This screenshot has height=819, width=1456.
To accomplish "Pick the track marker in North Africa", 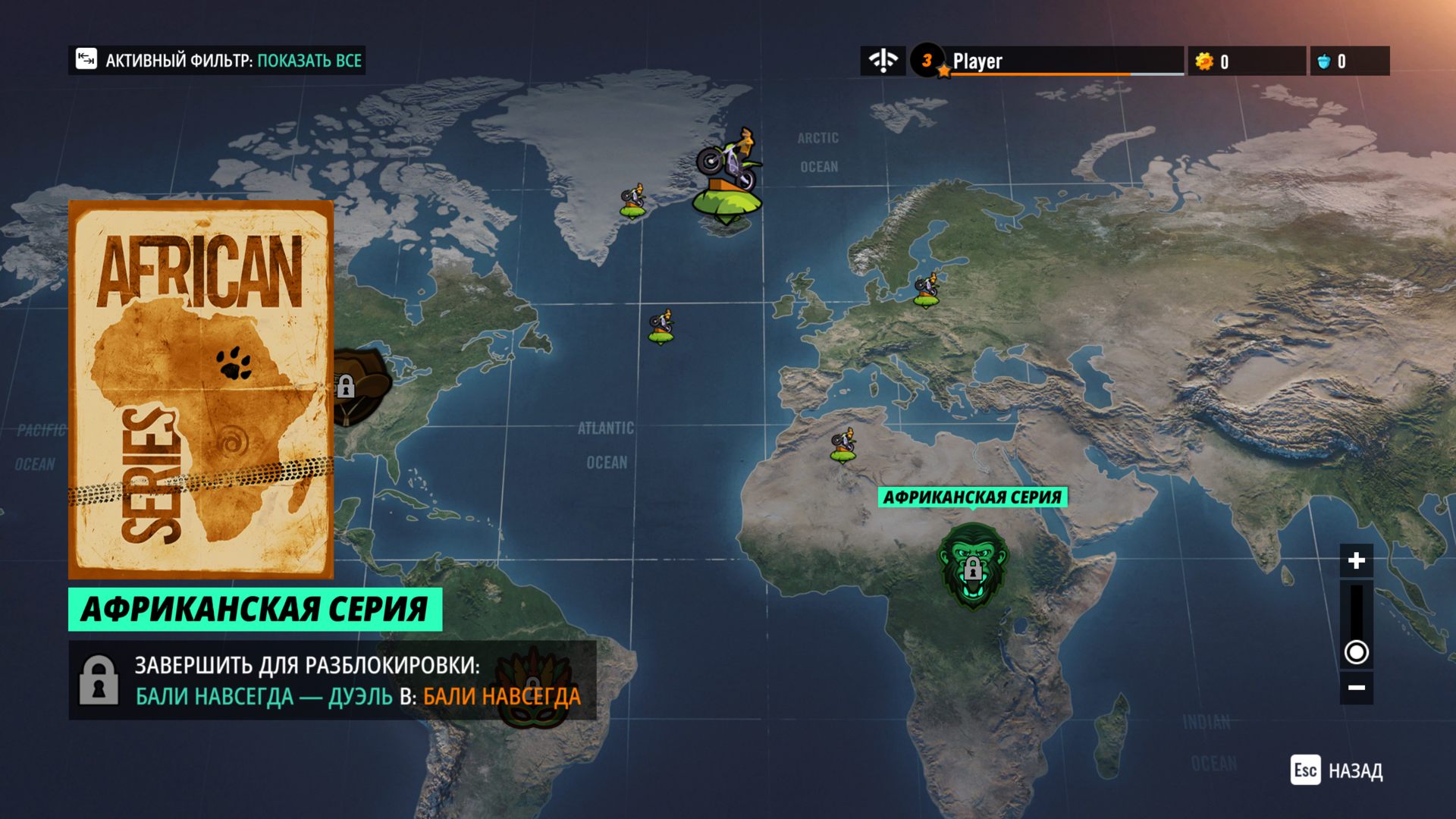I will [x=843, y=445].
